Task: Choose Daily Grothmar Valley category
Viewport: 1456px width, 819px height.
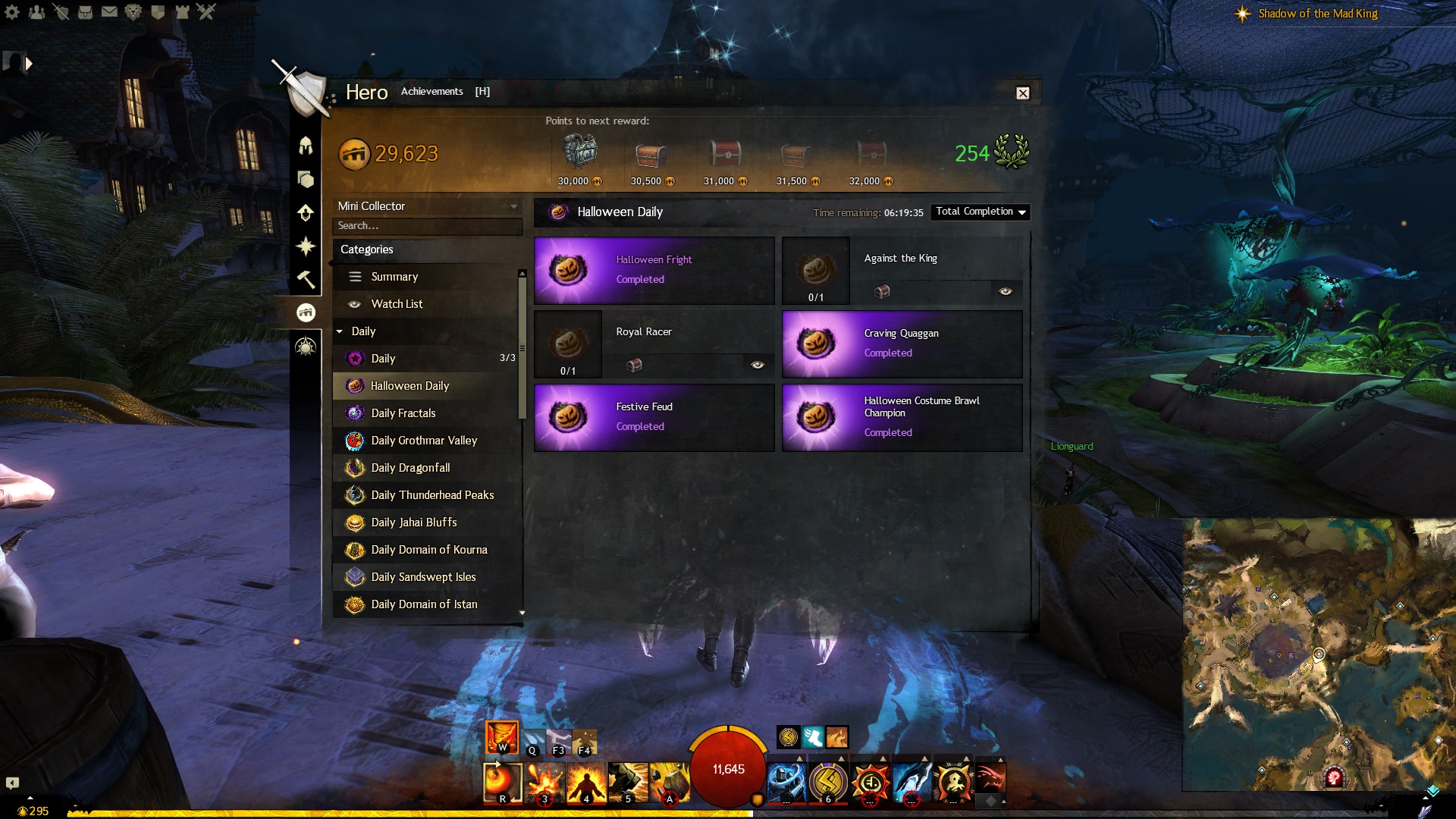Action: (424, 441)
